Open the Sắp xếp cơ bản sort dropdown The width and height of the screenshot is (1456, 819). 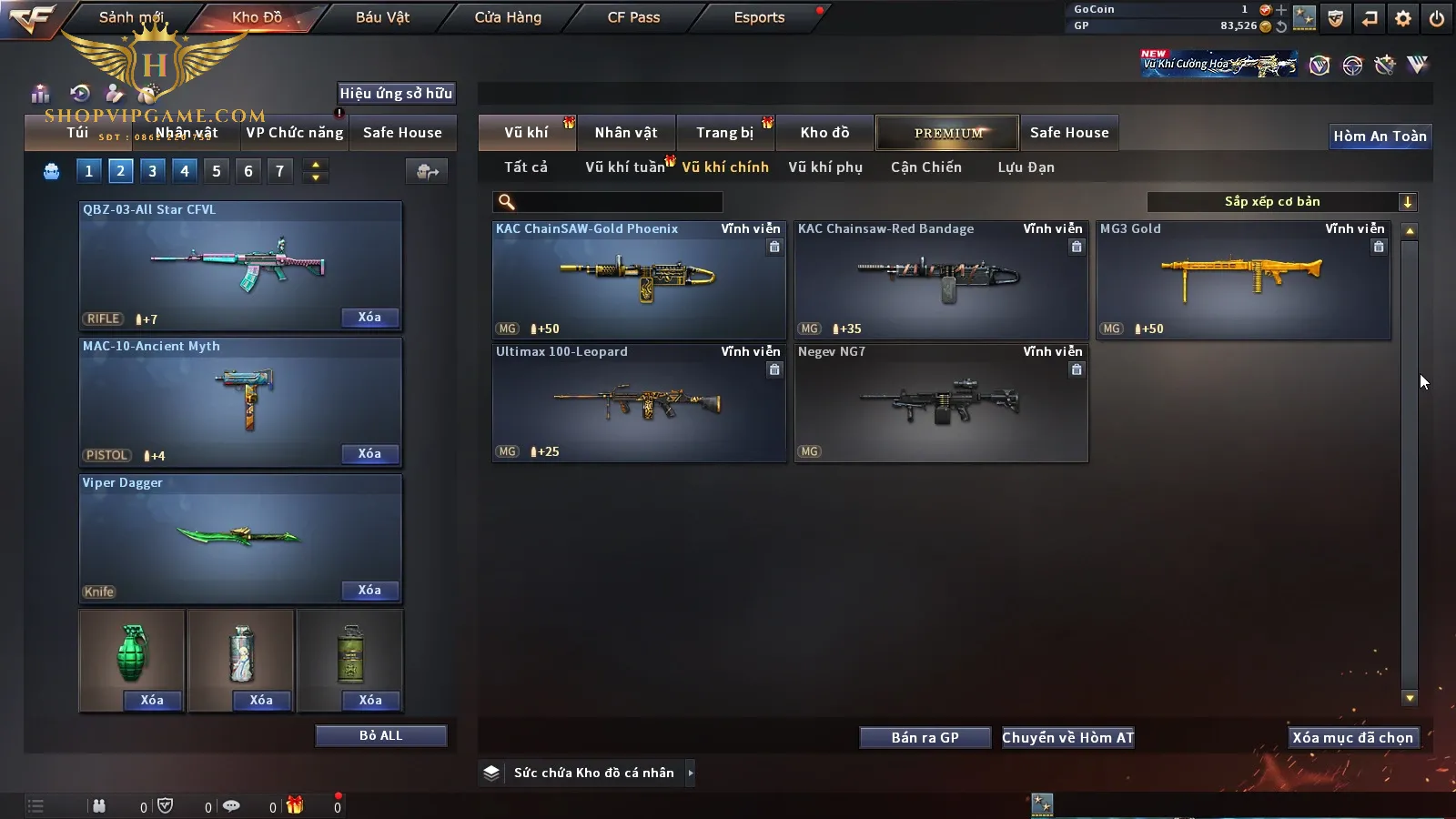(1281, 202)
